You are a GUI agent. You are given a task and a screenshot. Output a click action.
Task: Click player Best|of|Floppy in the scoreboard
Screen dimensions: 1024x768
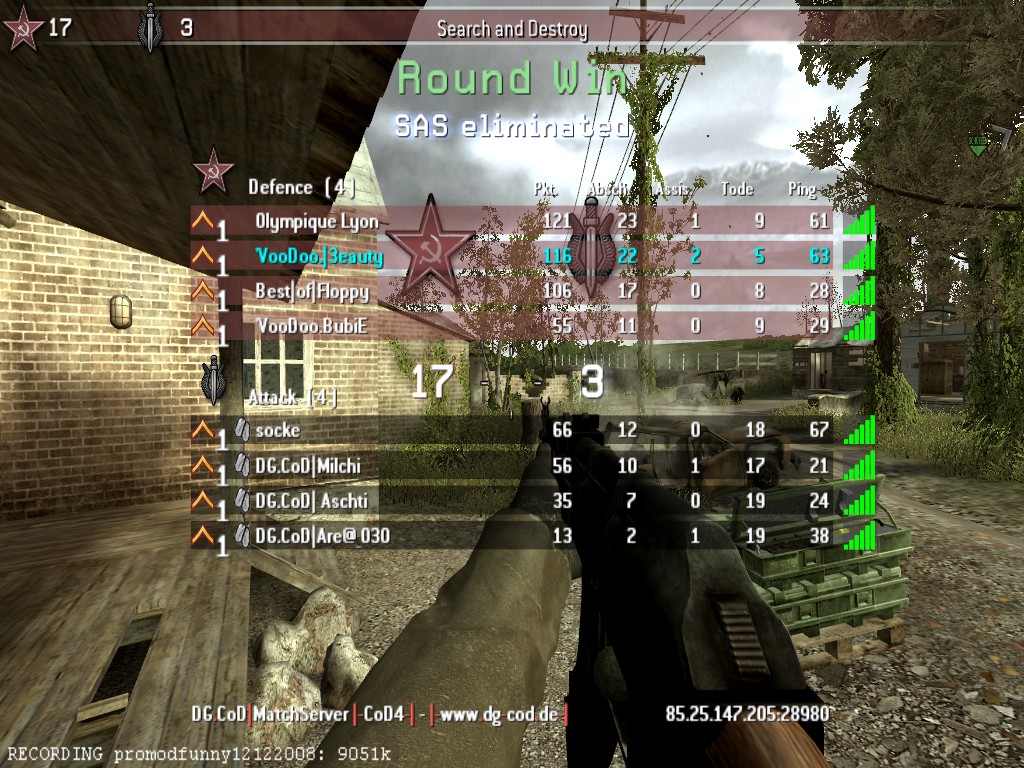point(312,292)
